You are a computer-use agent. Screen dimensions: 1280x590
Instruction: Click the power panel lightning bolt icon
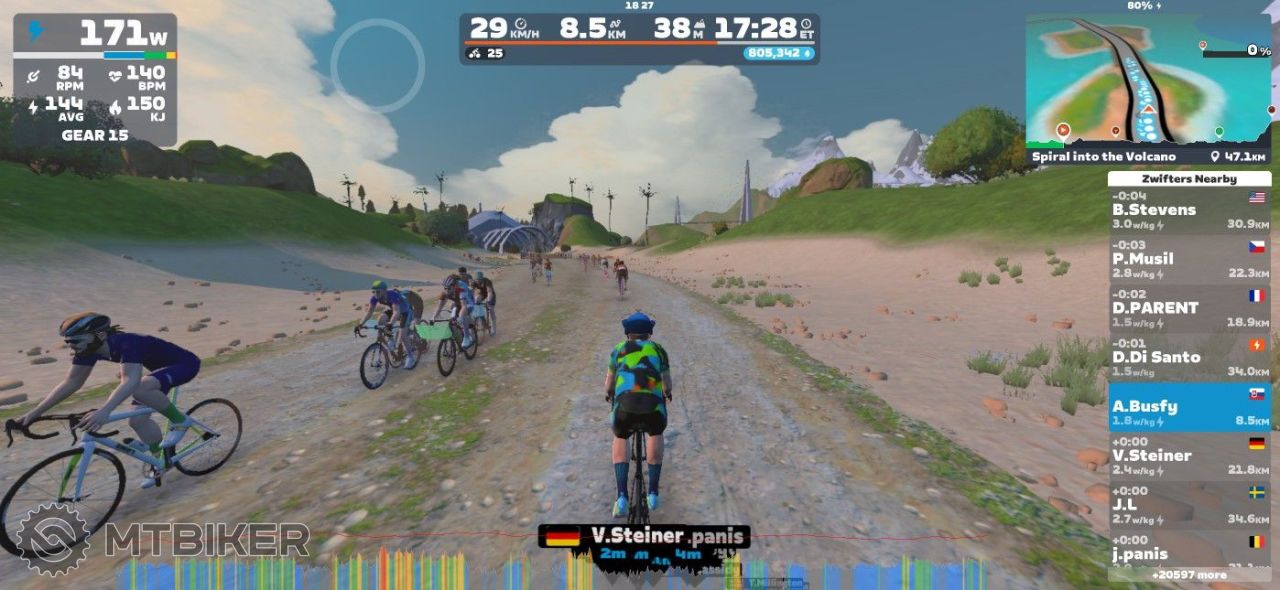click(x=36, y=32)
